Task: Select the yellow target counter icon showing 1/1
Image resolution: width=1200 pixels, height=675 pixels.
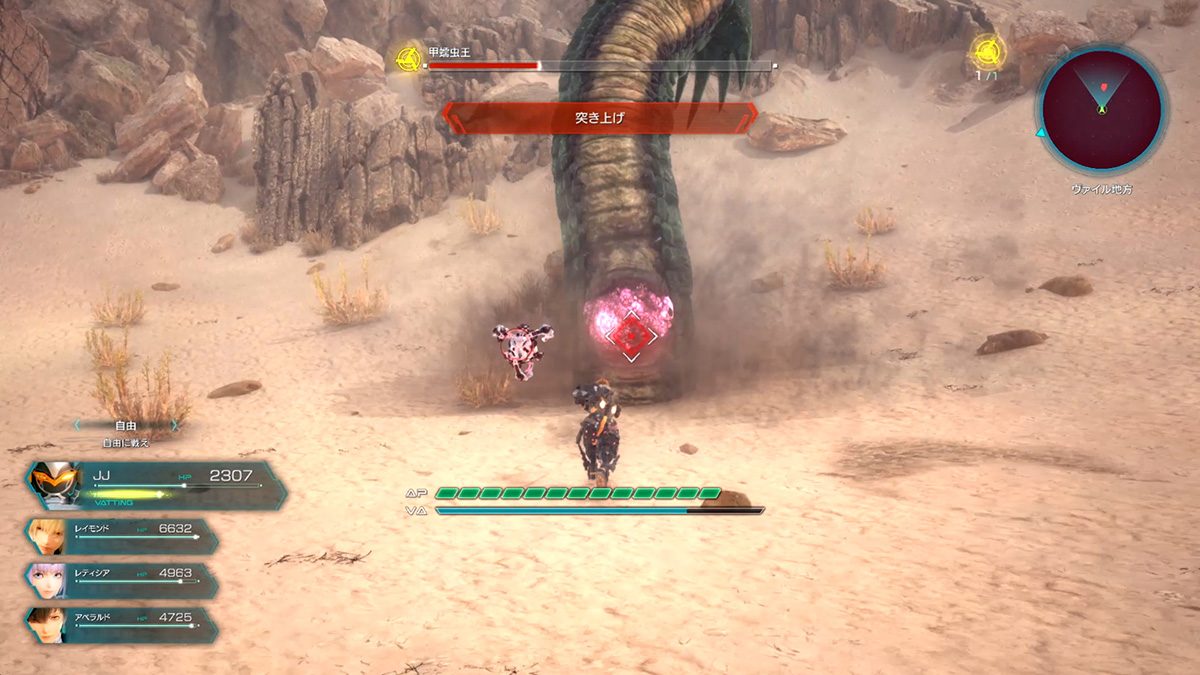Action: click(987, 50)
